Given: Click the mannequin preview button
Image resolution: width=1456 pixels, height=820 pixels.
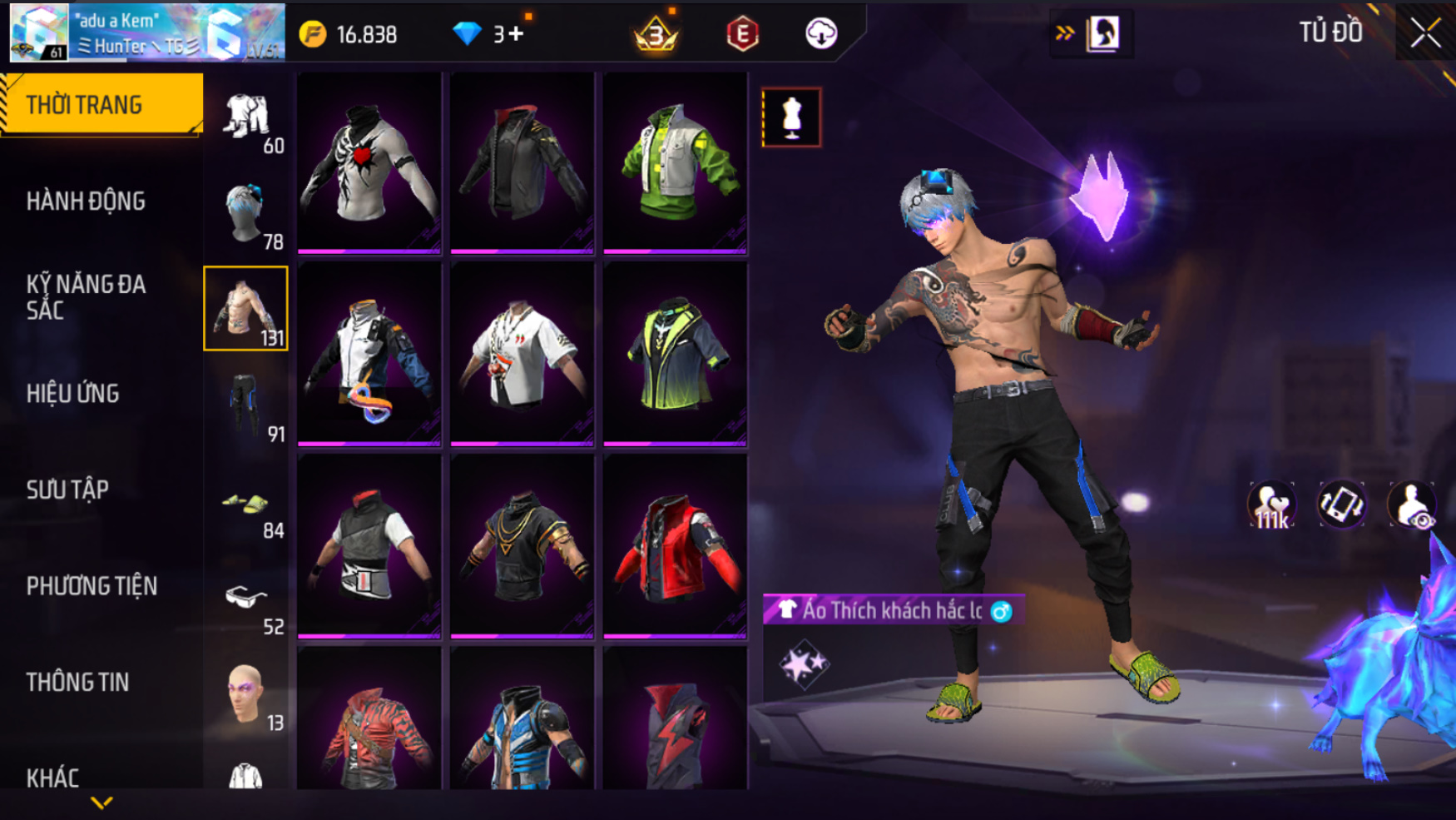Looking at the screenshot, I should [791, 117].
